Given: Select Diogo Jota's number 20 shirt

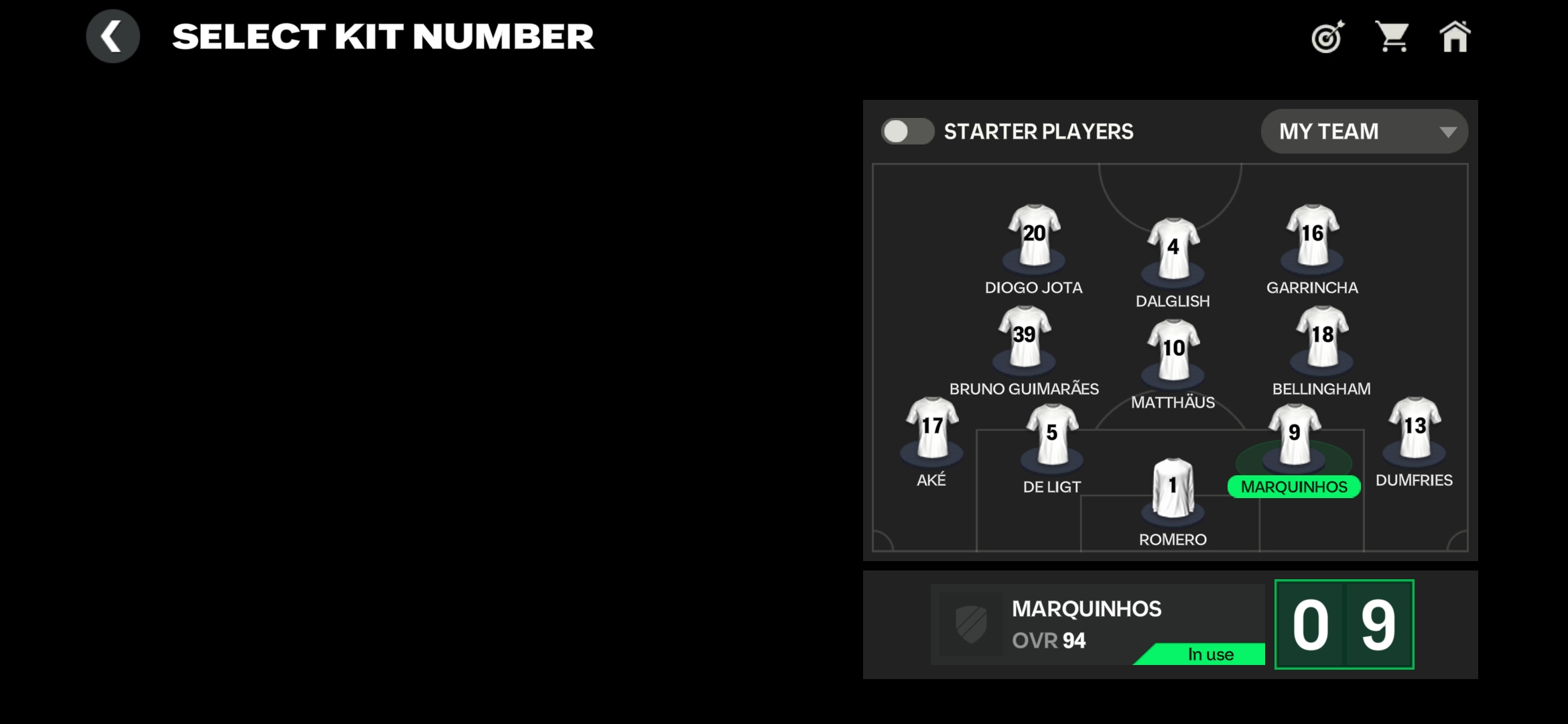Looking at the screenshot, I should click(x=1034, y=235).
